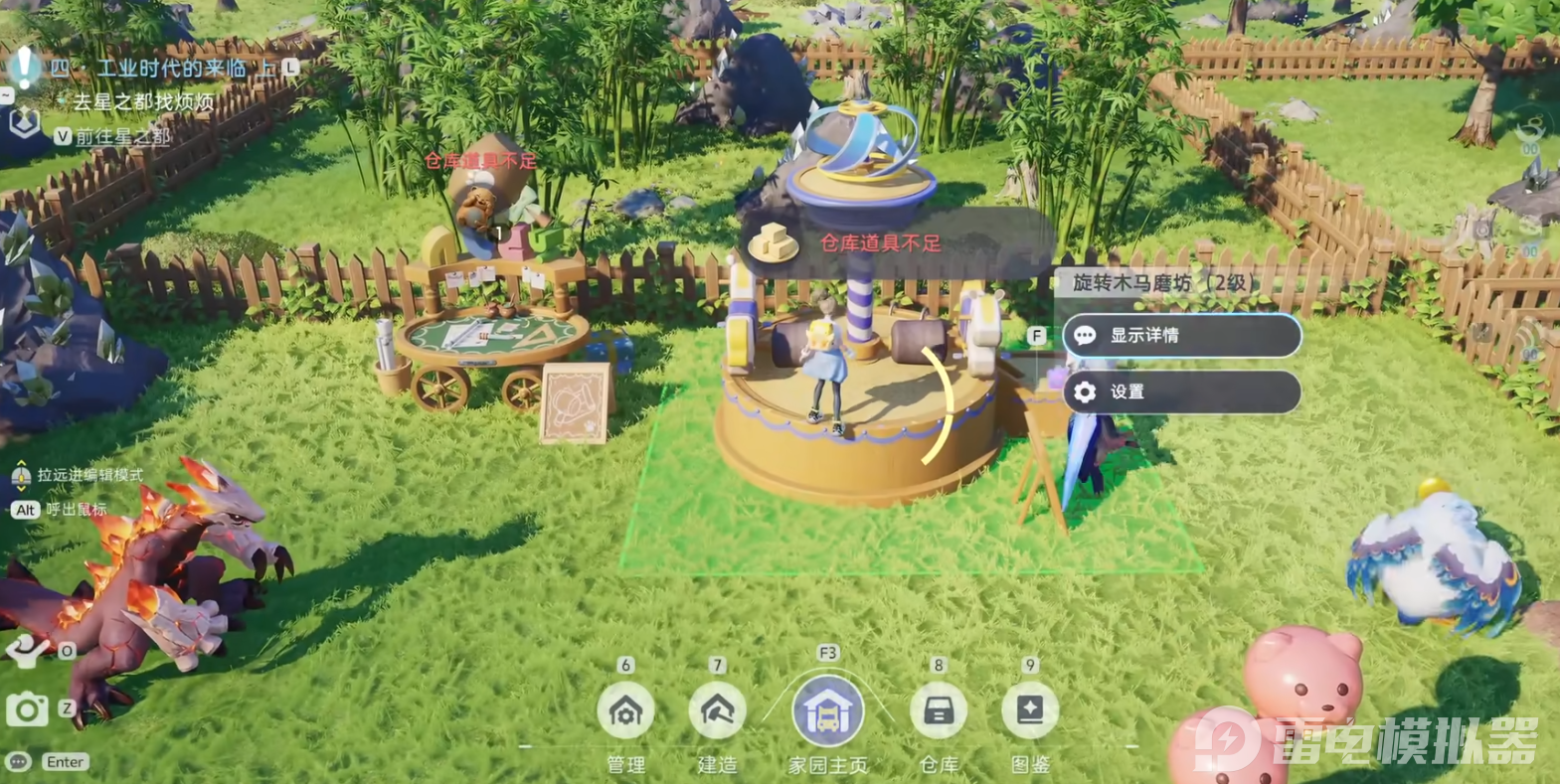
Task: Click the hexagon icon below the quest marker
Action: [x=24, y=122]
